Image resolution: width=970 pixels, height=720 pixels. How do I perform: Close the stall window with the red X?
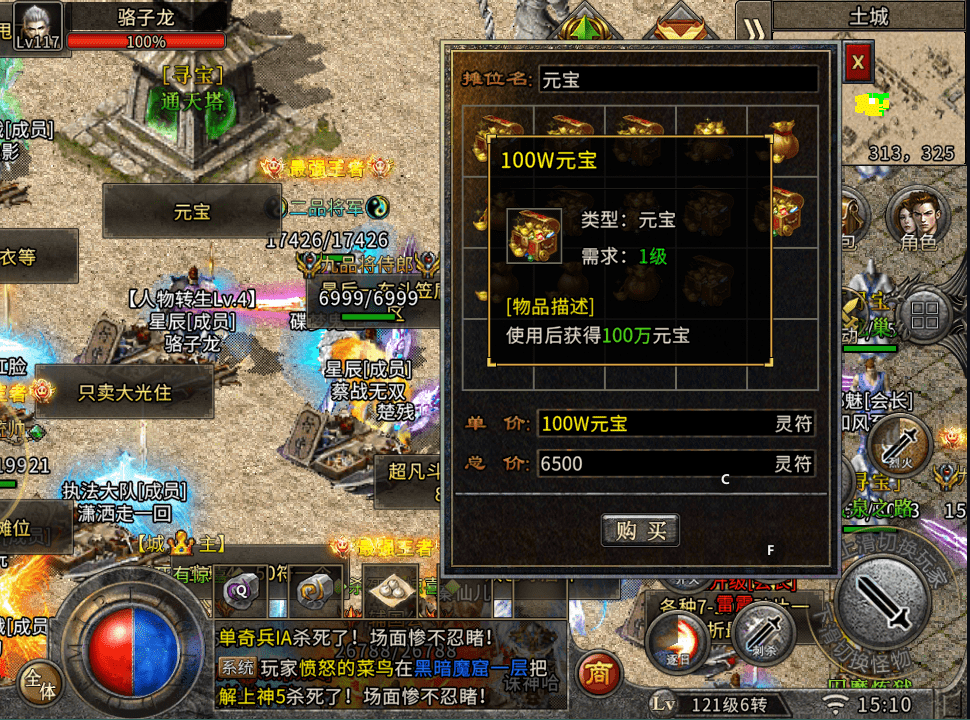pos(857,63)
